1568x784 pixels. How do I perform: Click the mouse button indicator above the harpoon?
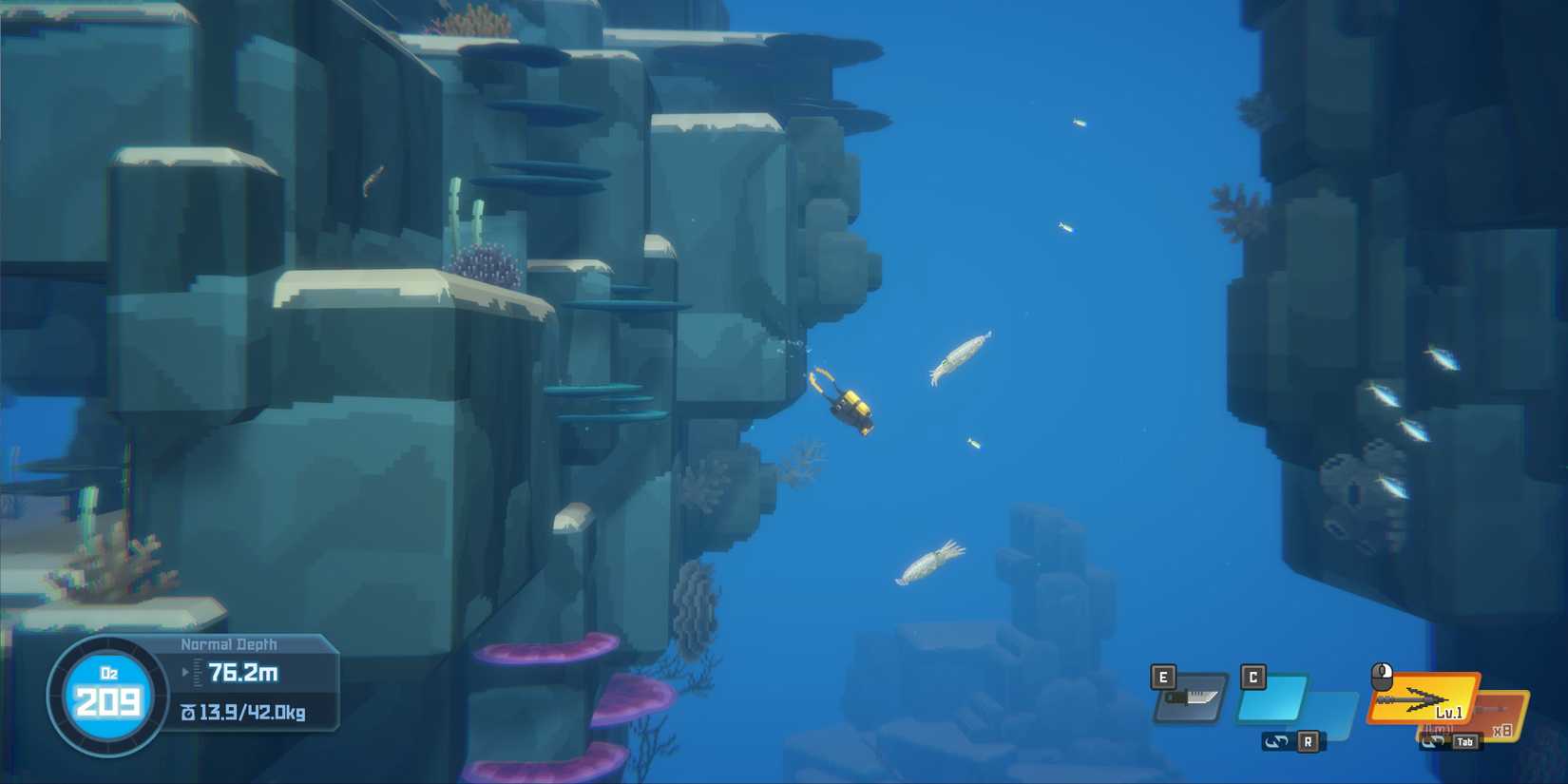coord(1383,675)
